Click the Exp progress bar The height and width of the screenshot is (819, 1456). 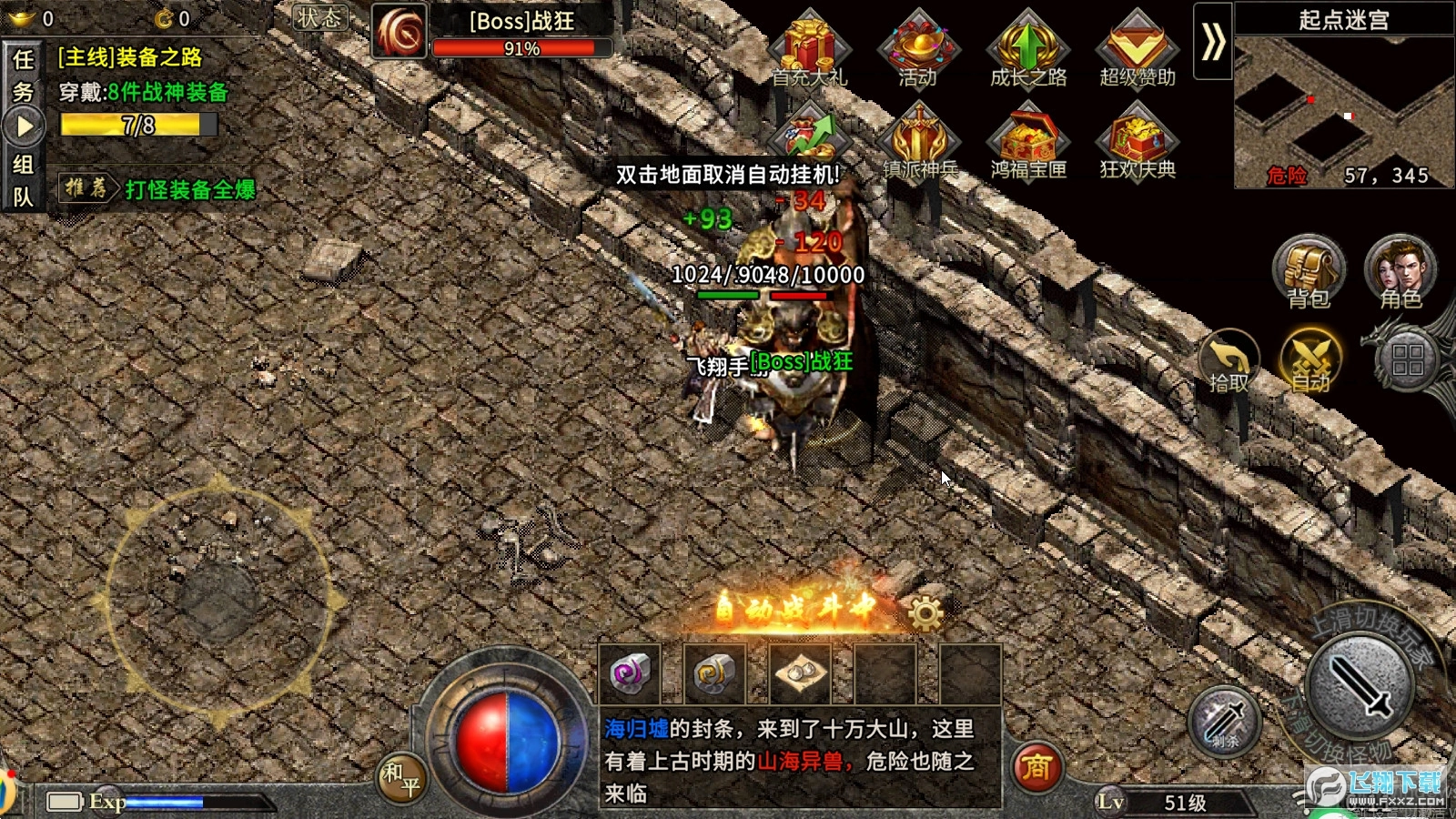200,801
